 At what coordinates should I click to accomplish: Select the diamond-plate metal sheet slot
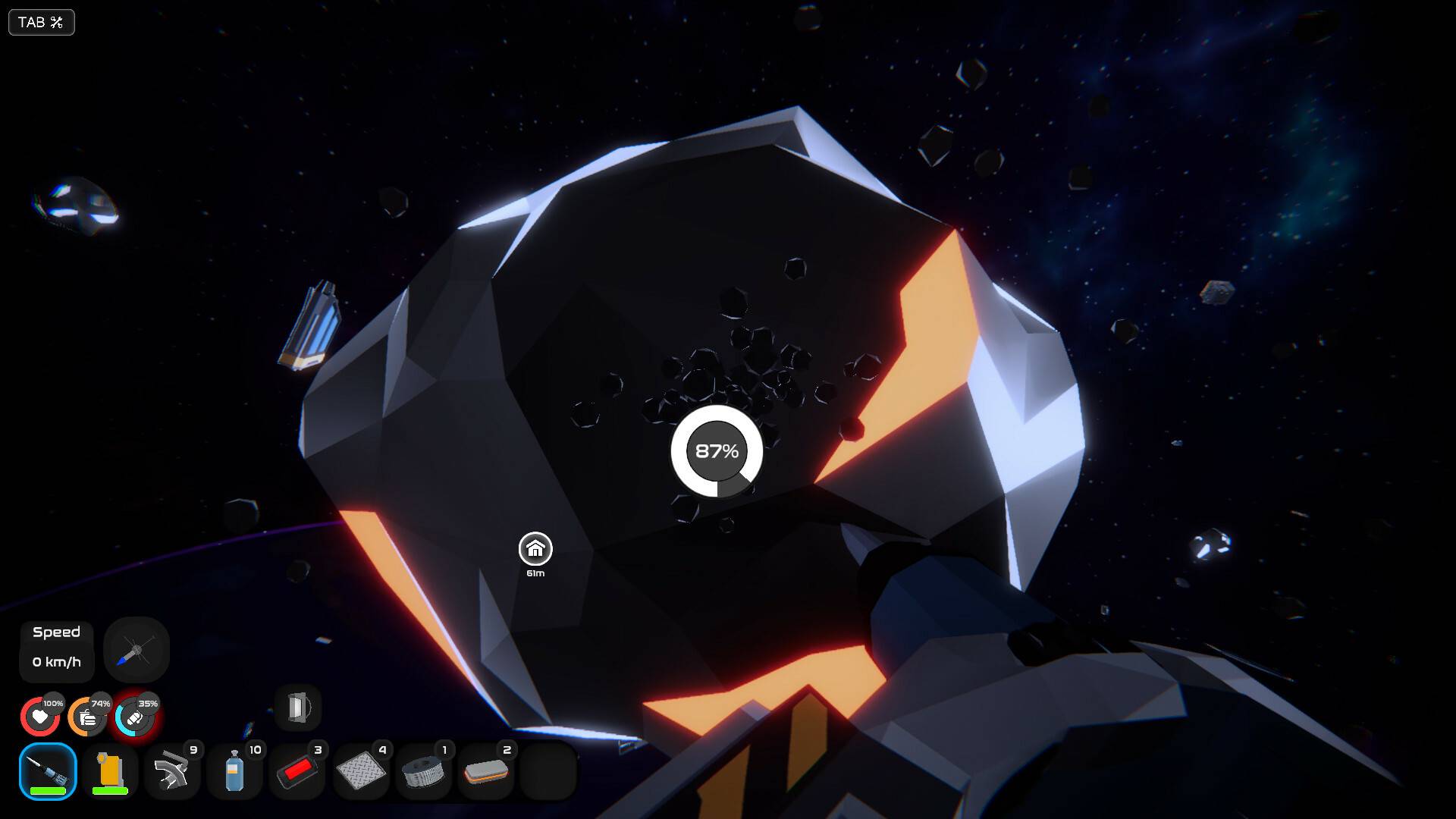point(360,771)
